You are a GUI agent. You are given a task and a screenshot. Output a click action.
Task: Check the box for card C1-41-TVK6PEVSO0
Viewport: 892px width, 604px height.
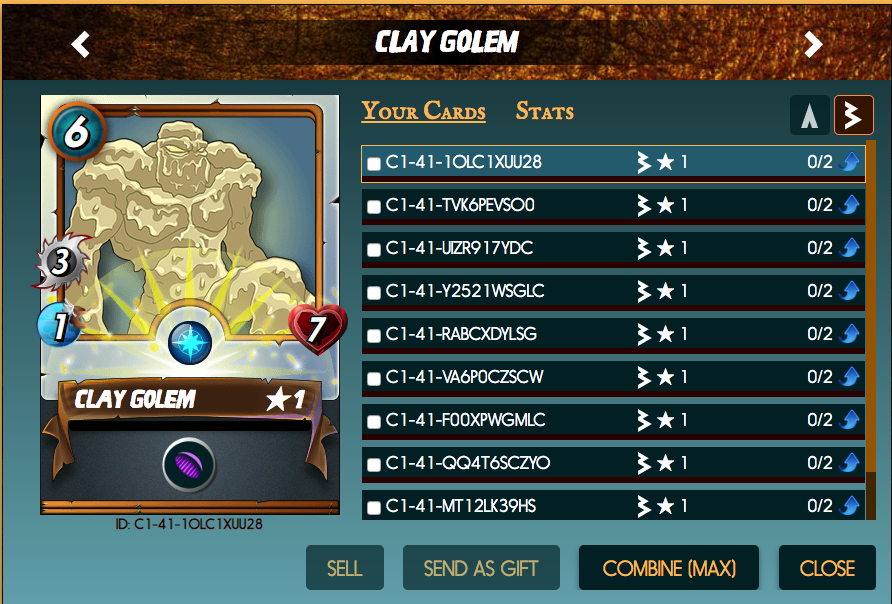[x=374, y=207]
